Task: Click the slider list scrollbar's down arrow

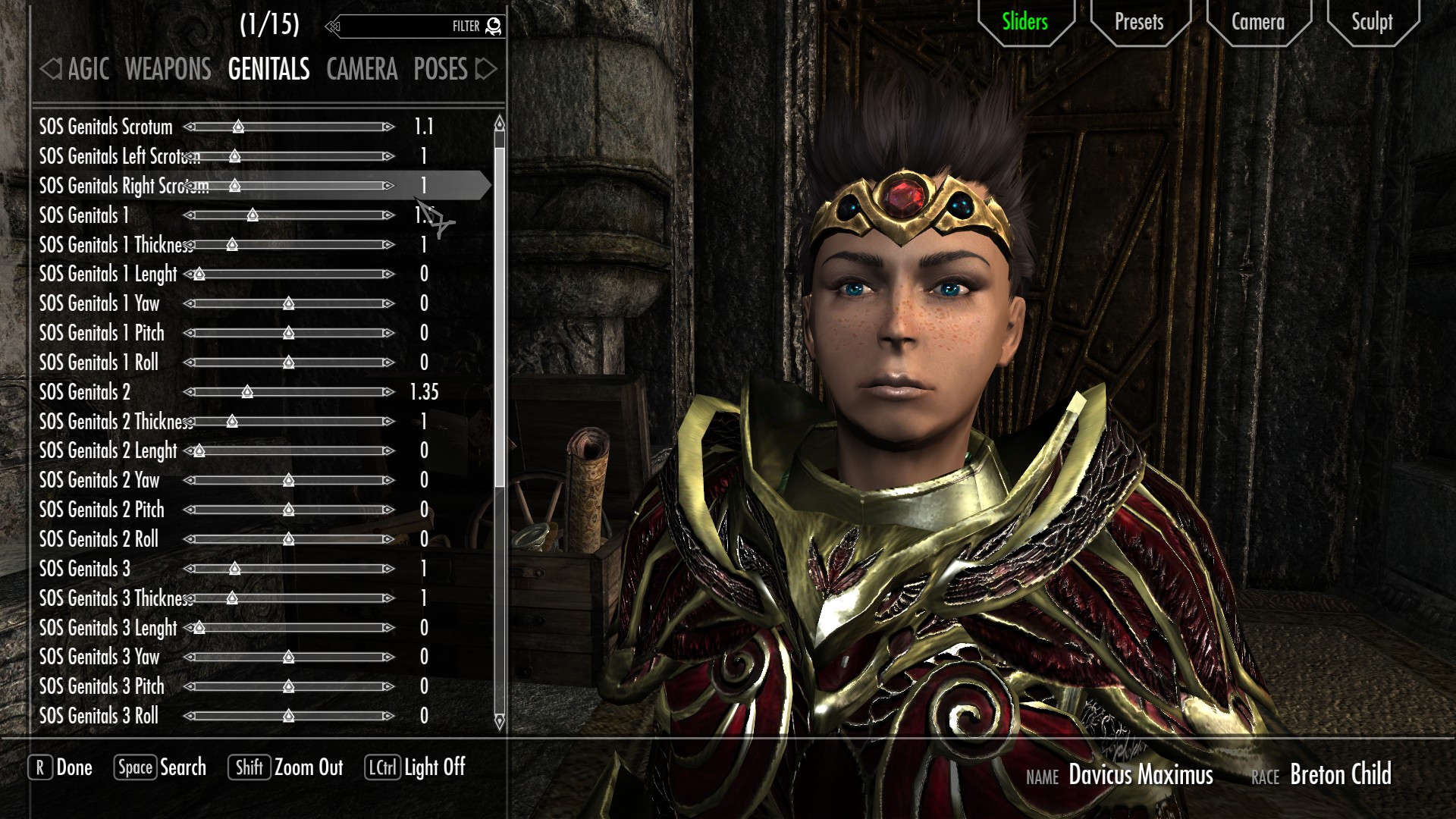Action: pyautogui.click(x=499, y=721)
